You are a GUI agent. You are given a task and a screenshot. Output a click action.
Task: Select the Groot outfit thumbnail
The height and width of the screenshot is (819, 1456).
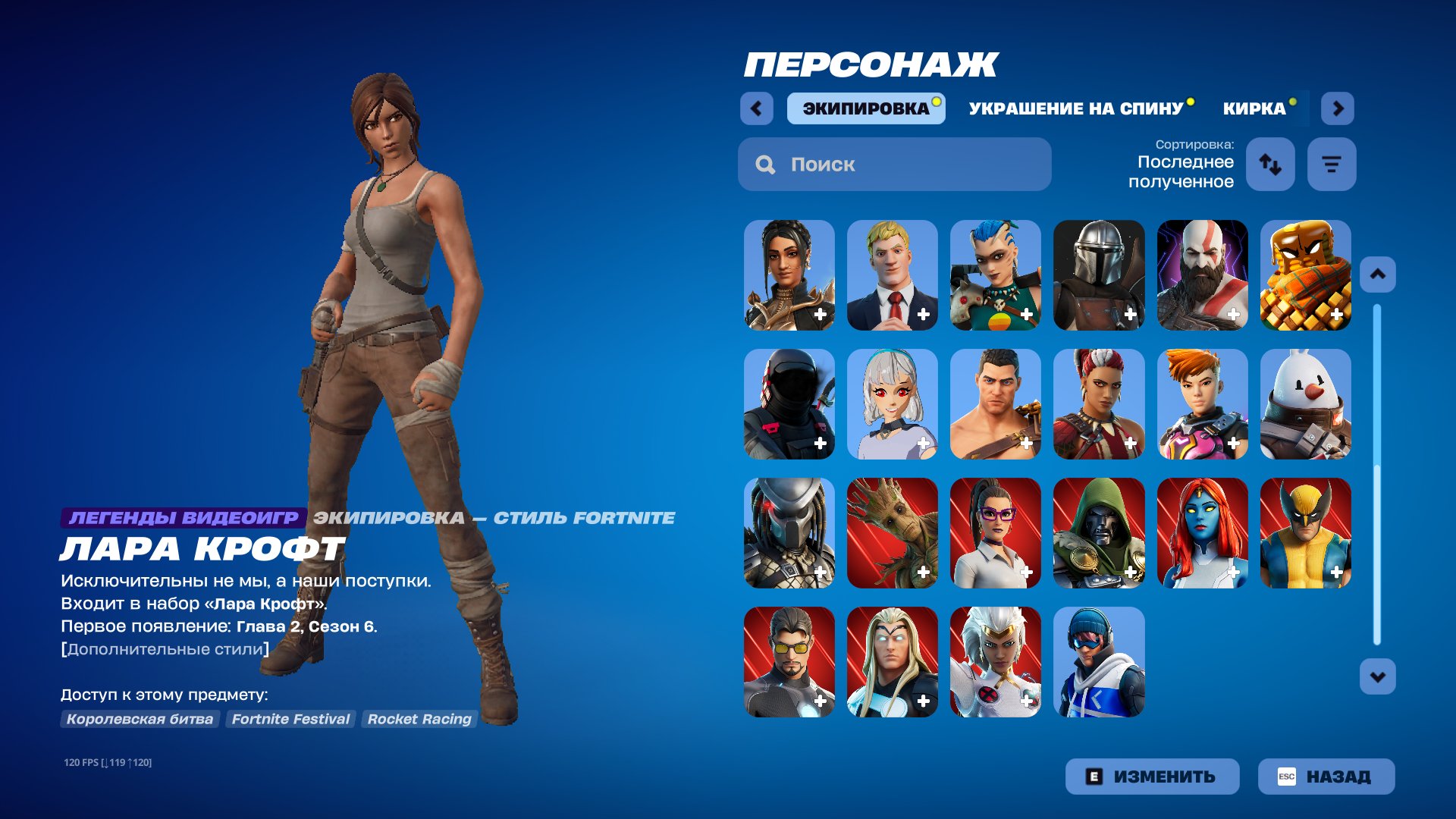click(x=891, y=533)
